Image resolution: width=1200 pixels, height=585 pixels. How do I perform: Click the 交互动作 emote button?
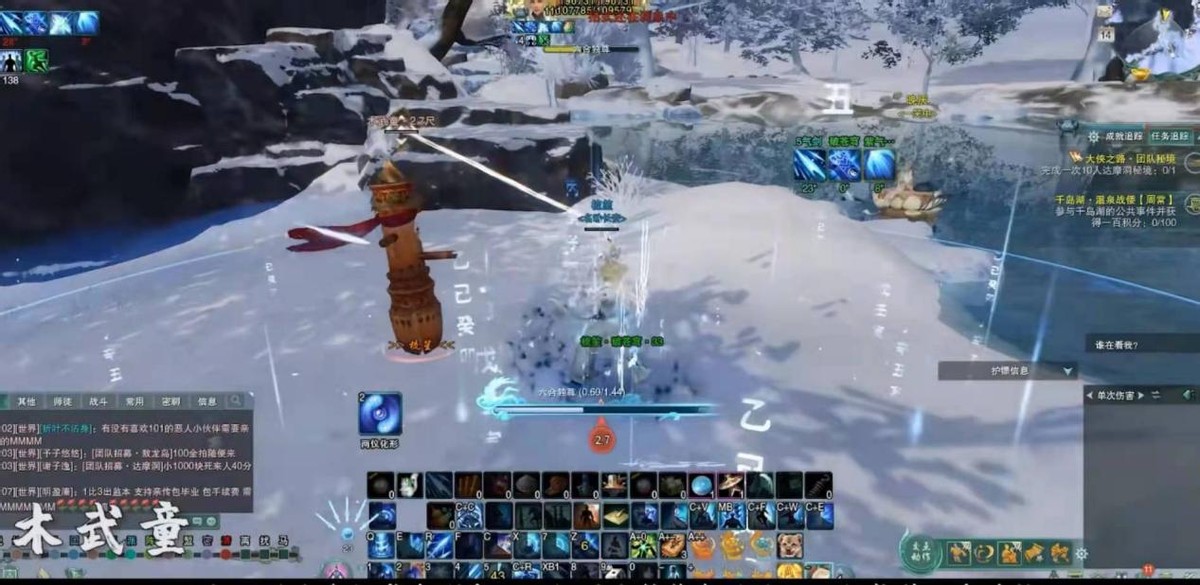point(920,551)
